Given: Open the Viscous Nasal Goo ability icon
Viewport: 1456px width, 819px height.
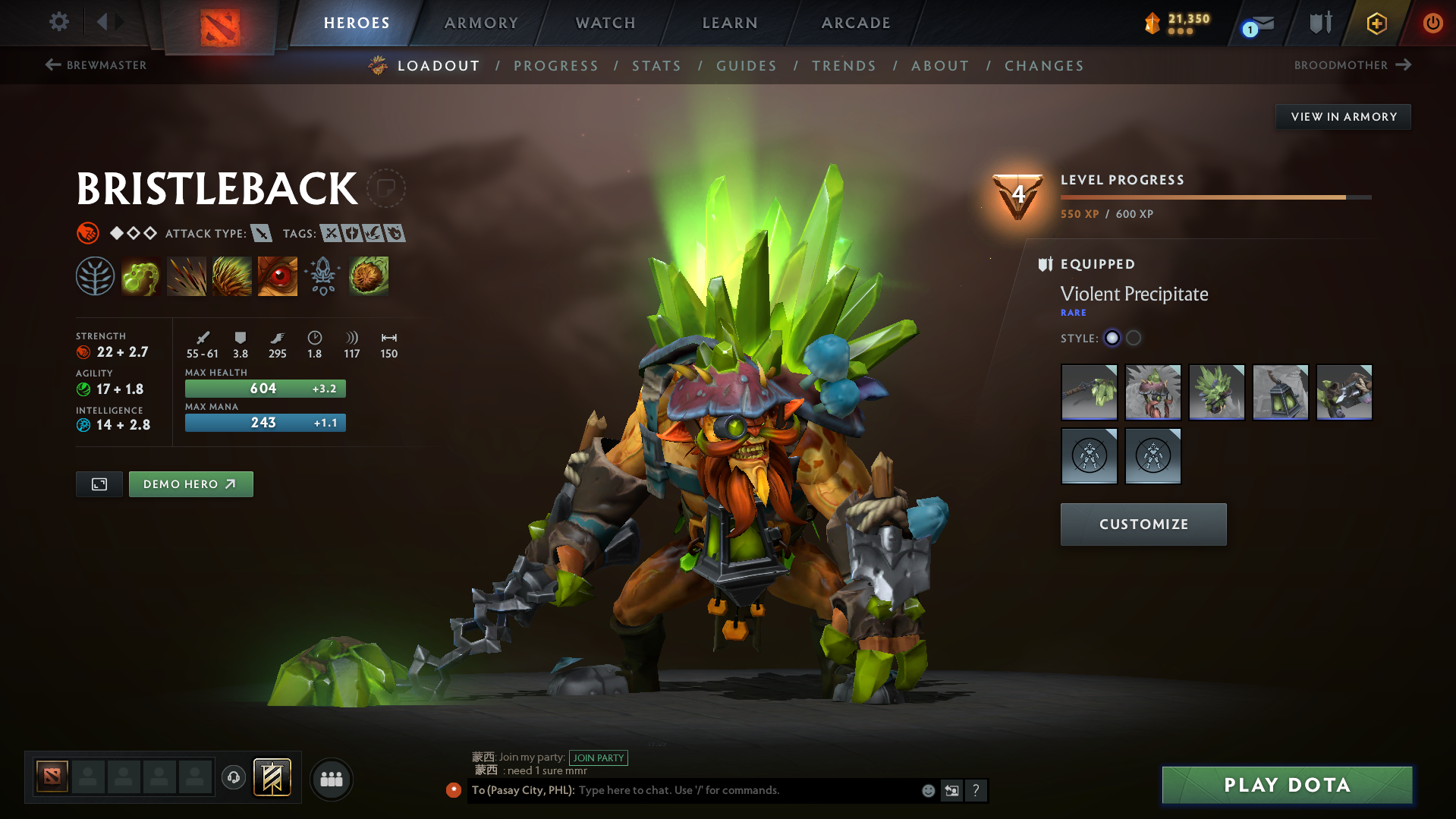Looking at the screenshot, I should (140, 276).
